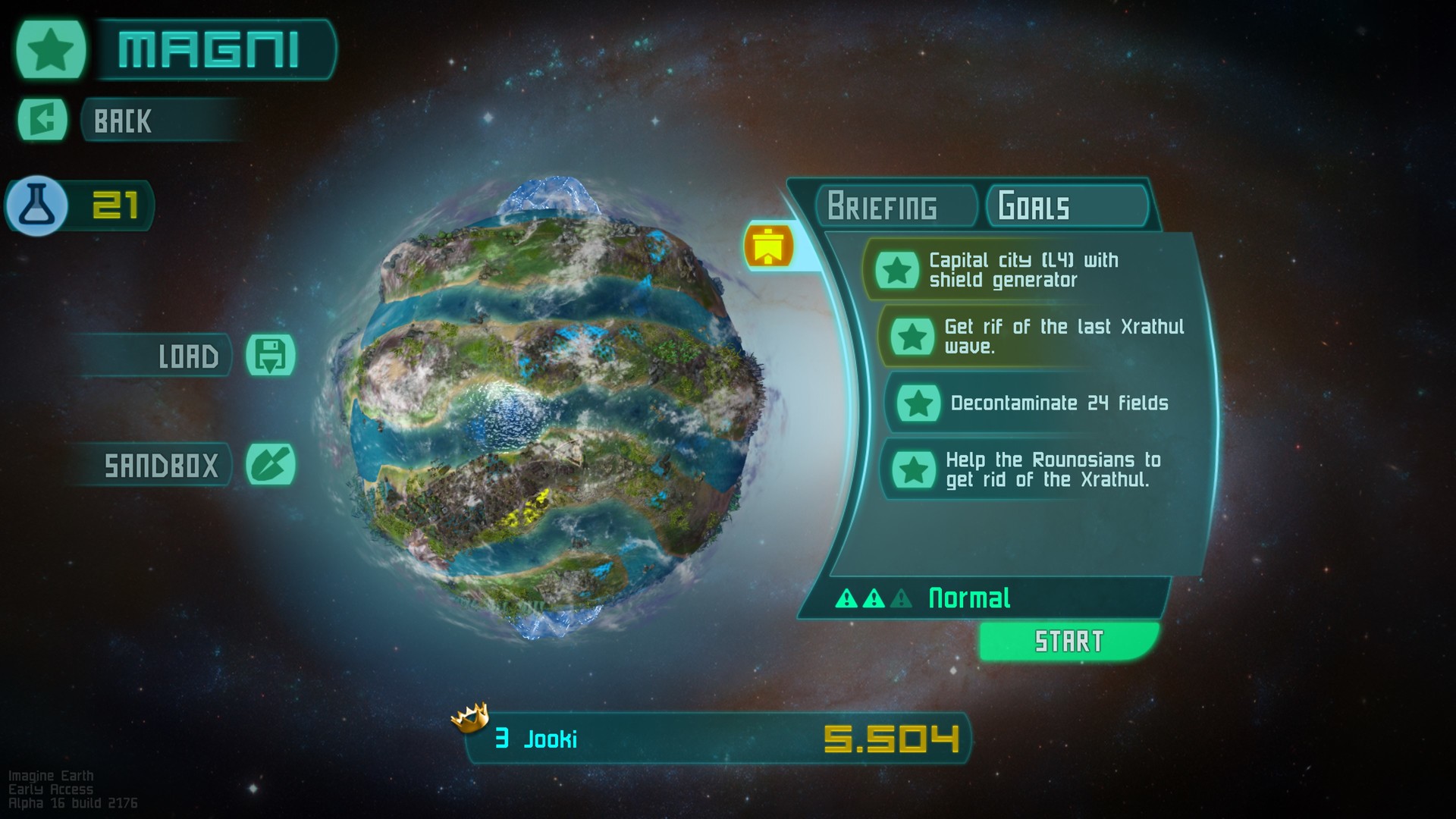This screenshot has width=1456, height=819.
Task: Click the BACK button
Action: [x=152, y=121]
